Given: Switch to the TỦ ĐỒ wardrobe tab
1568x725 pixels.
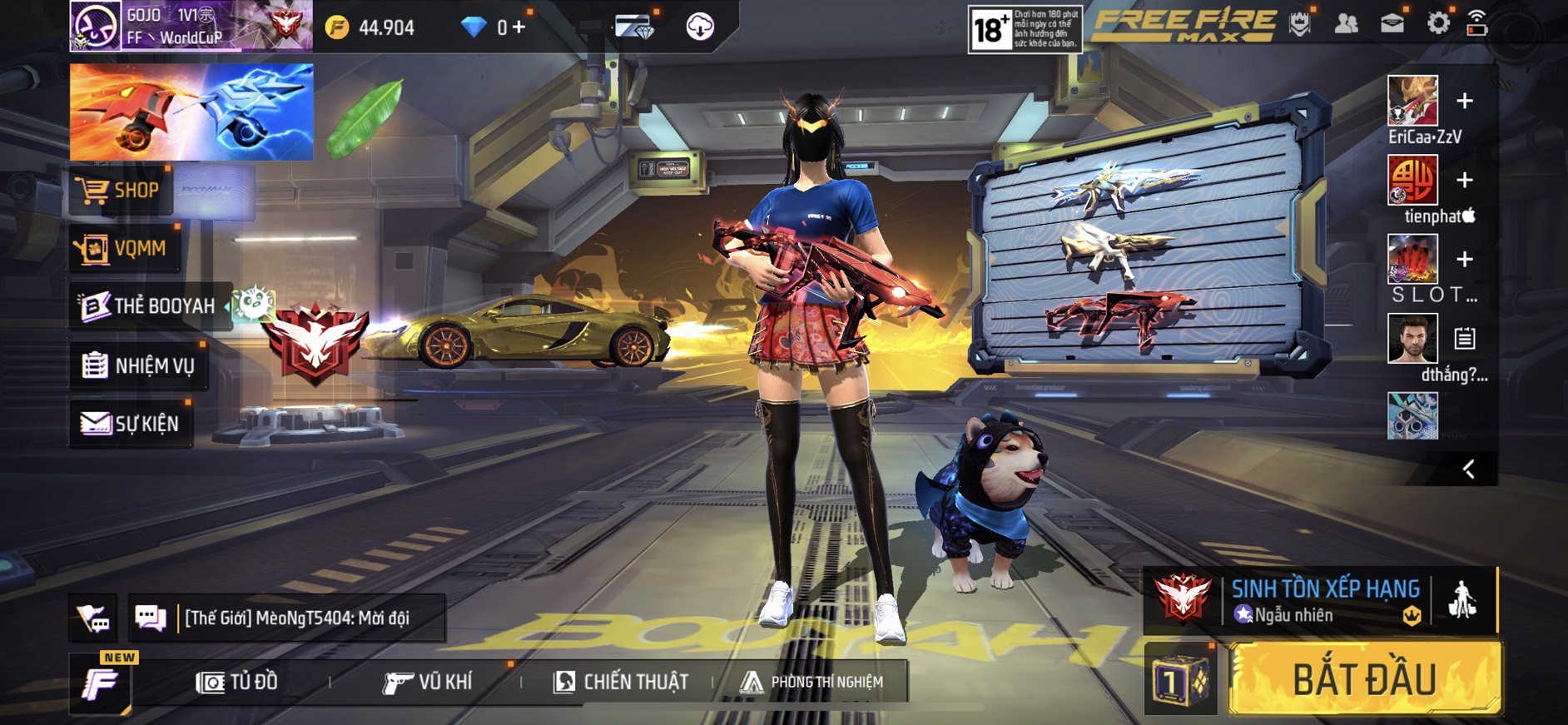Looking at the screenshot, I should pyautogui.click(x=237, y=682).
